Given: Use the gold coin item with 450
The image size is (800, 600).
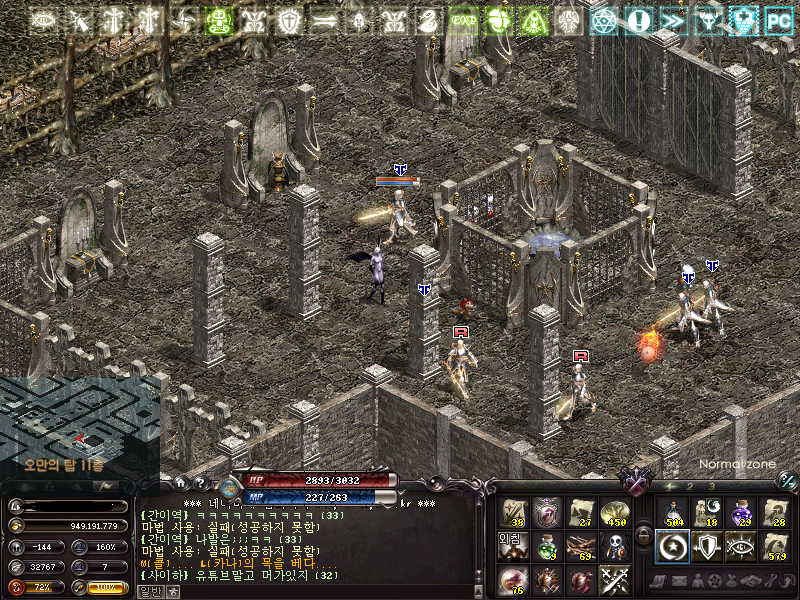Looking at the screenshot, I should pyautogui.click(x=614, y=511).
